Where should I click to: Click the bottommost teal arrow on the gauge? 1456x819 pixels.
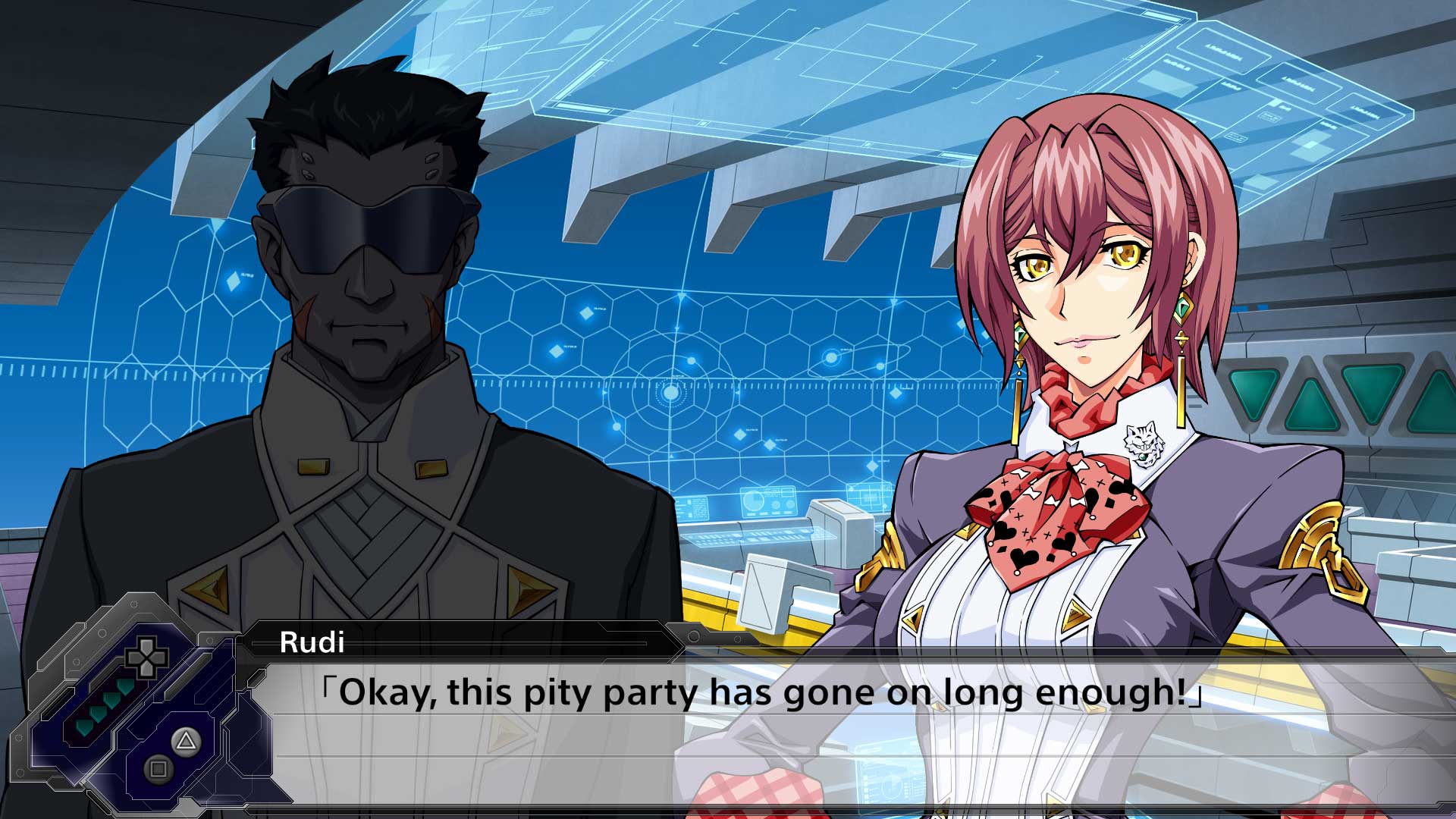[x=83, y=726]
